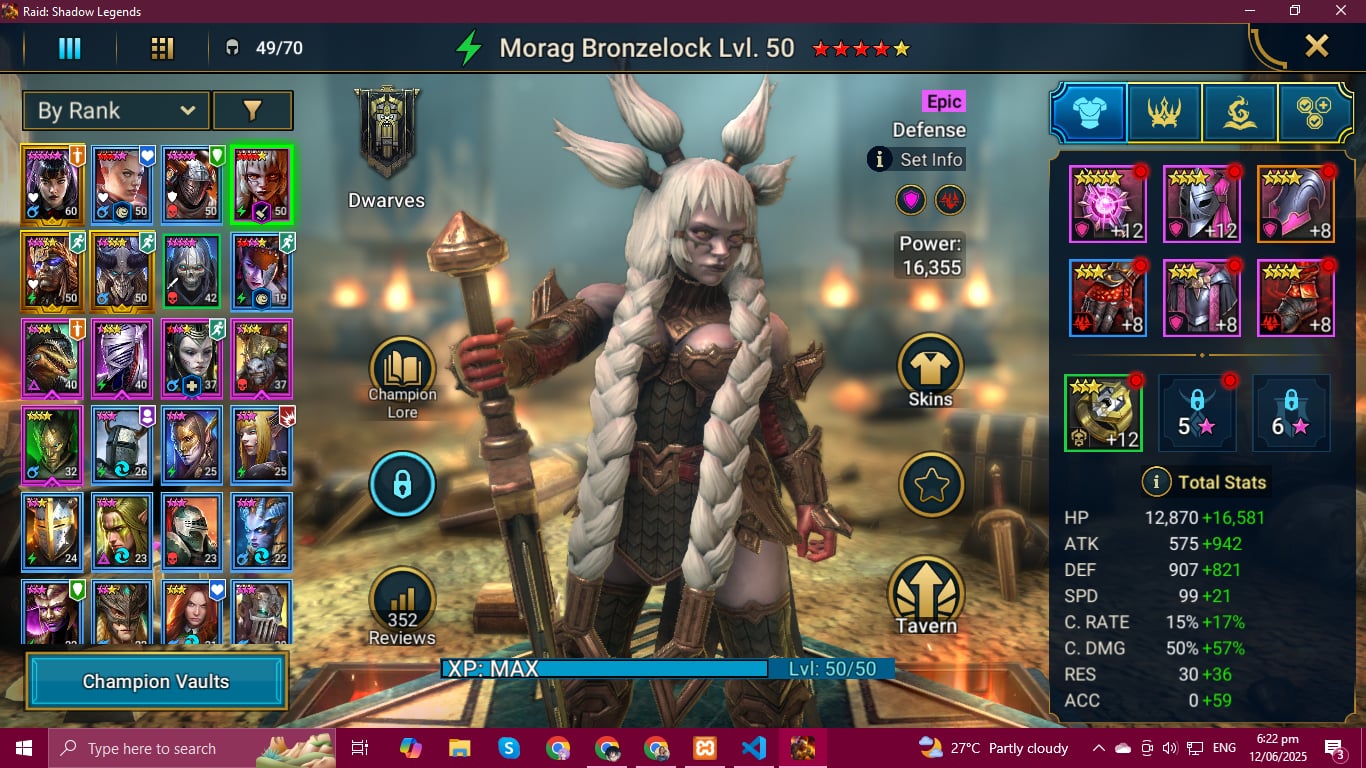
Task: Open the Skins menu
Action: pos(930,368)
